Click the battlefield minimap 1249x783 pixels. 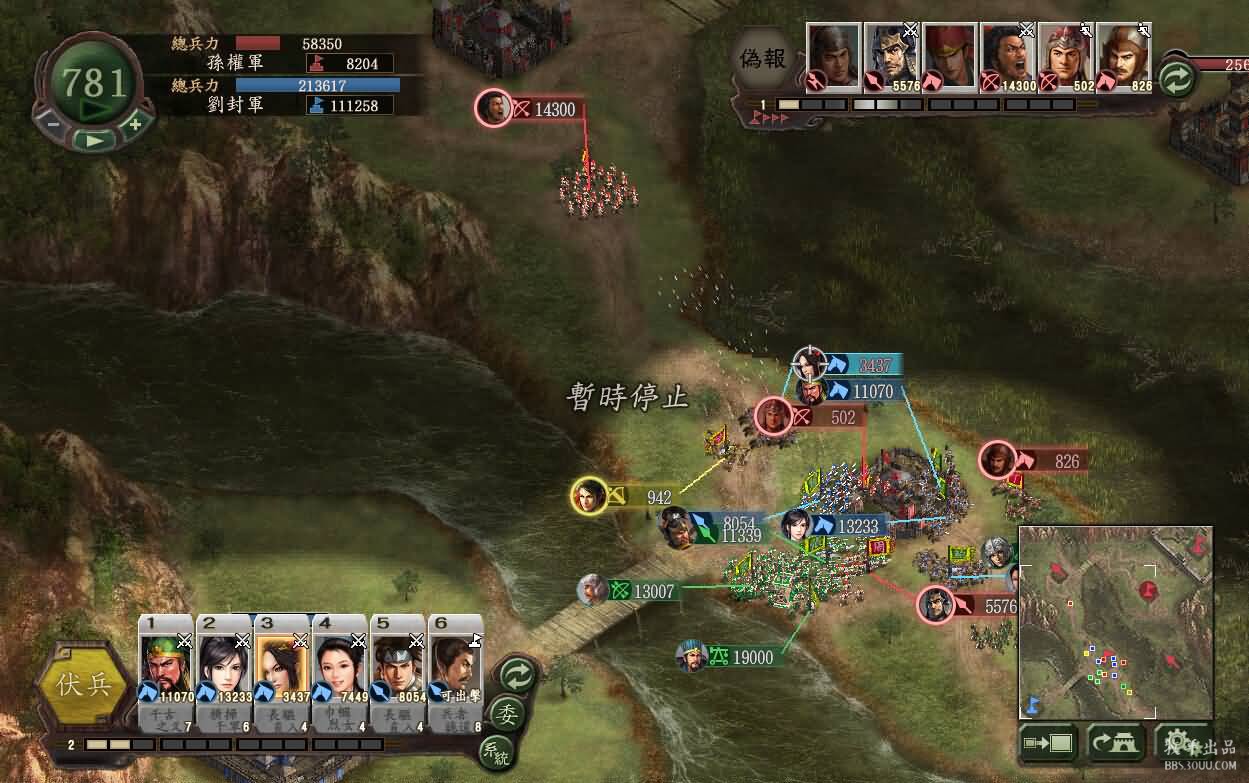point(1115,622)
